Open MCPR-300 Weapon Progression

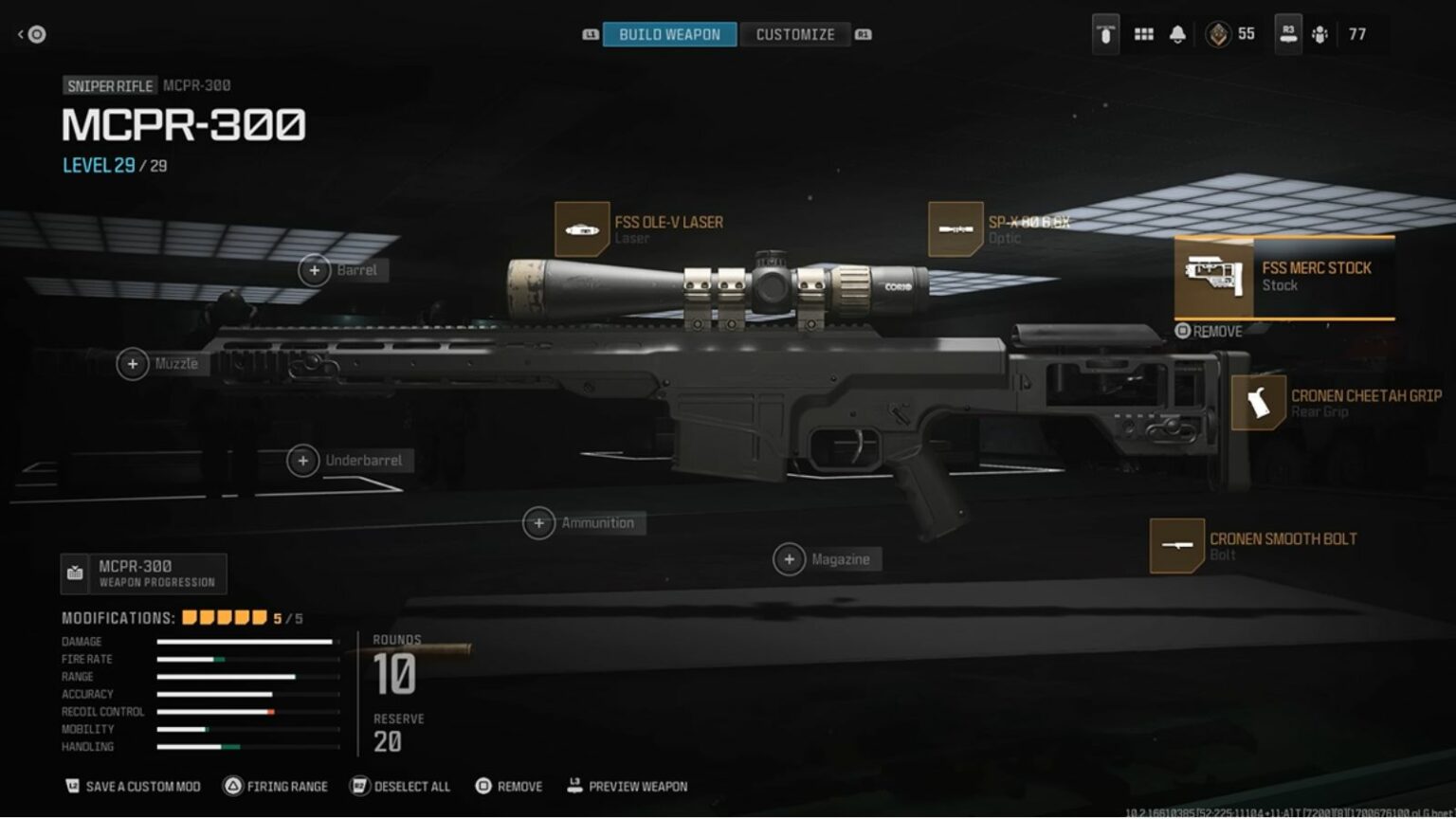(x=144, y=573)
